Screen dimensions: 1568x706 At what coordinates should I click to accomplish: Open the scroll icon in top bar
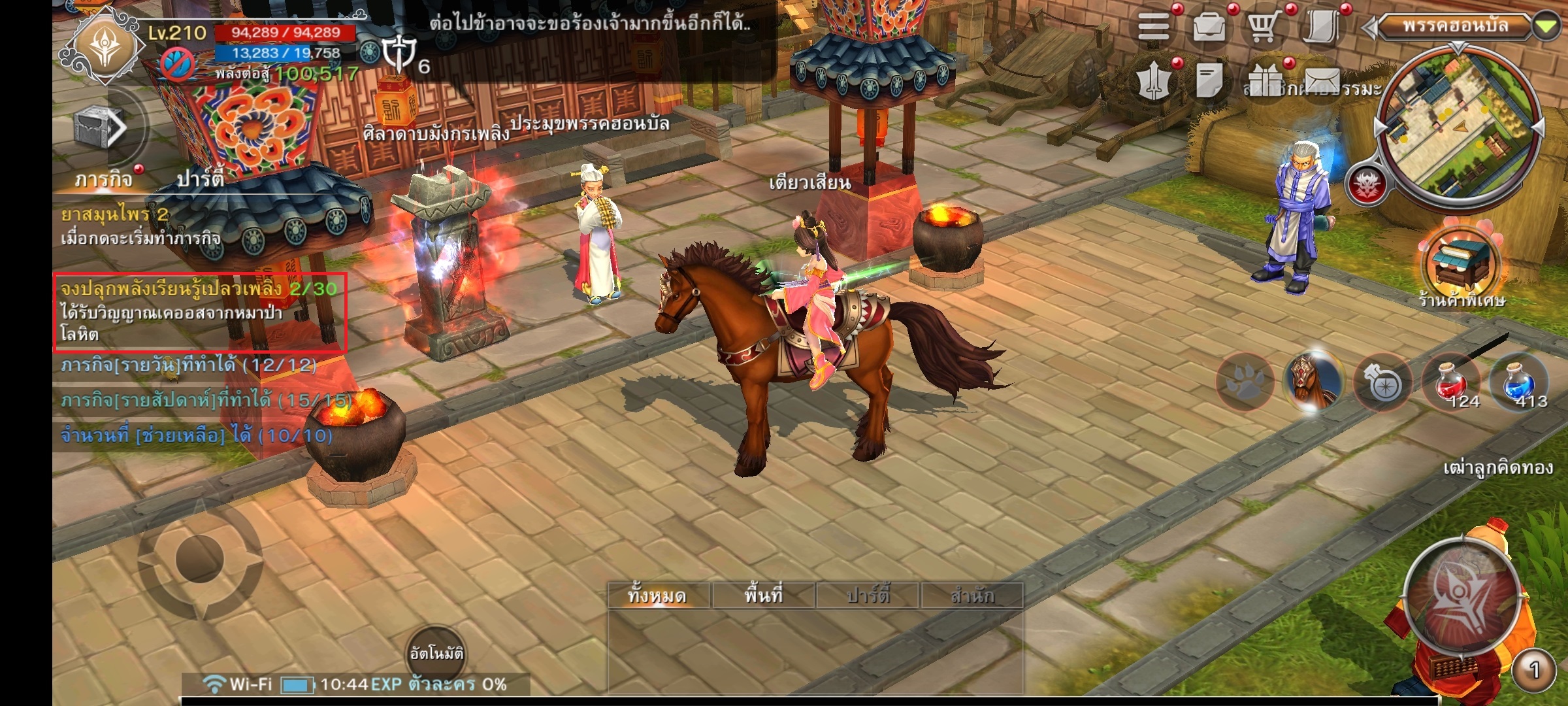point(1321,27)
